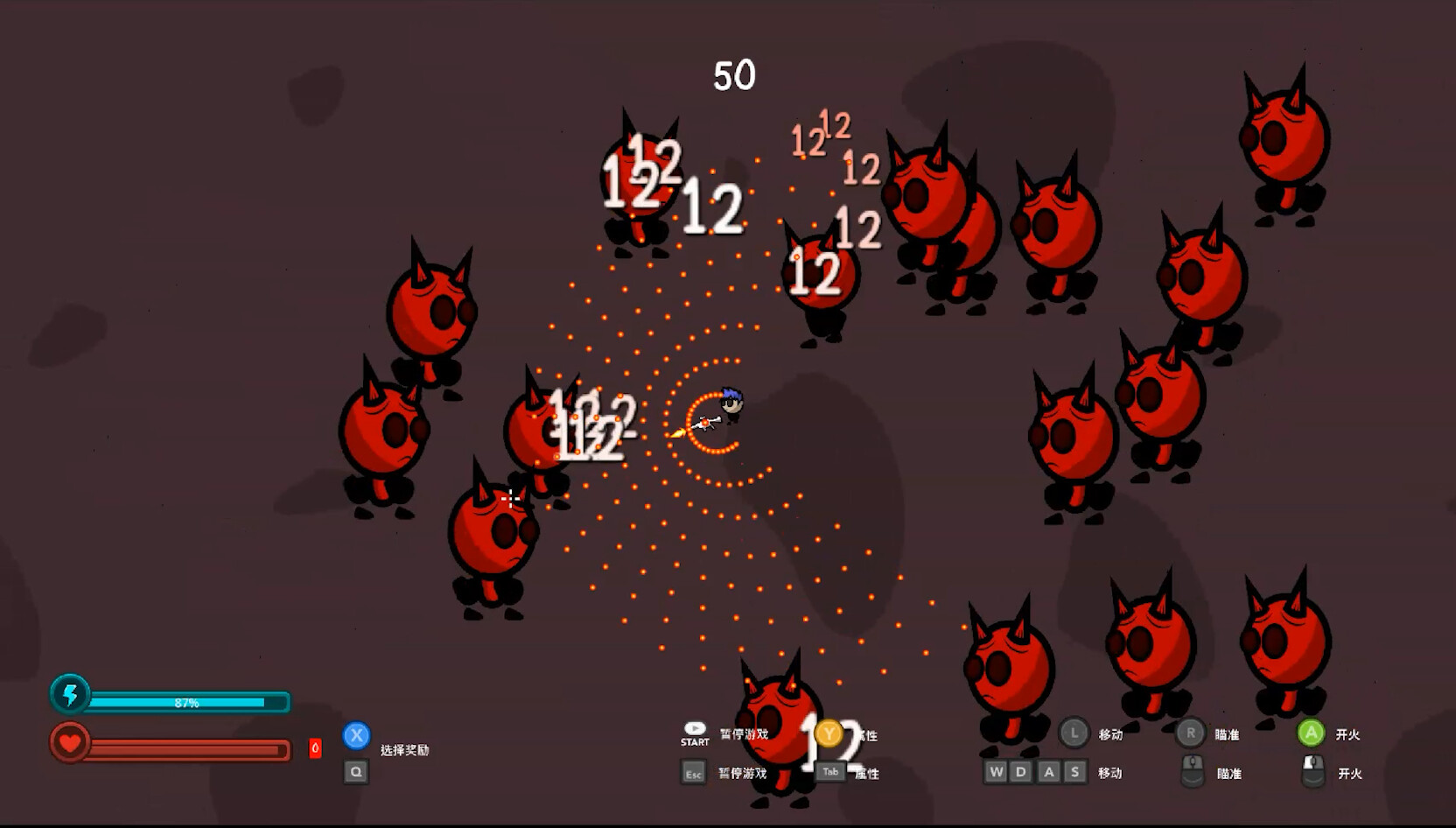
Task: Click the red blood drop counter
Action: (315, 747)
